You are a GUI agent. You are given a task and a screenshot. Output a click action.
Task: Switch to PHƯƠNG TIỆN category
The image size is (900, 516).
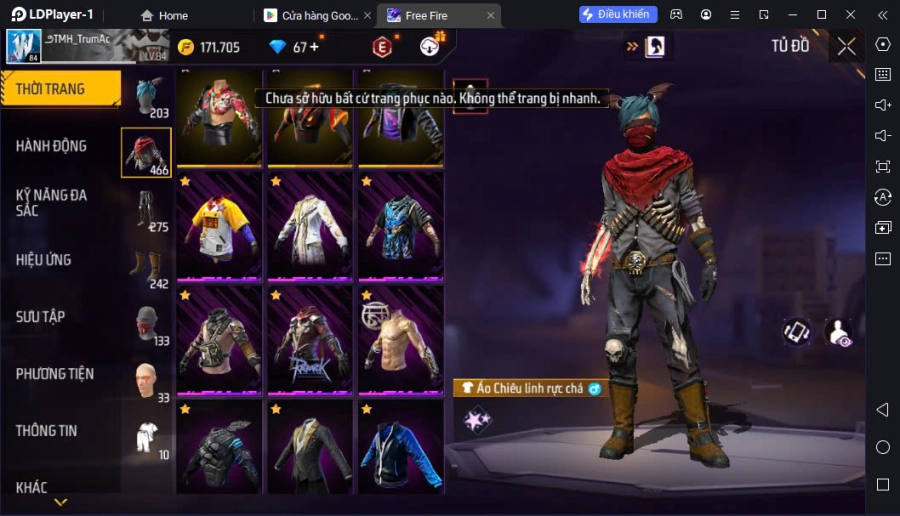pyautogui.click(x=55, y=374)
